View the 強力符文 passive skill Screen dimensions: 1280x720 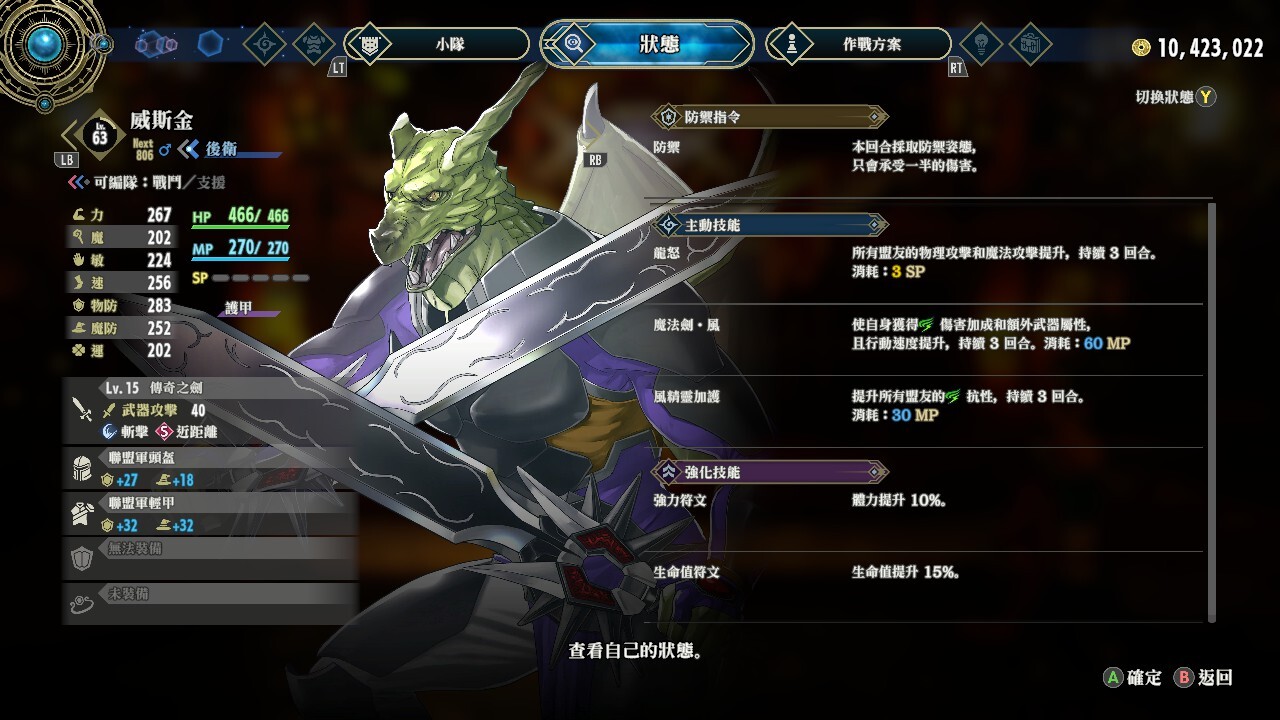point(925,500)
